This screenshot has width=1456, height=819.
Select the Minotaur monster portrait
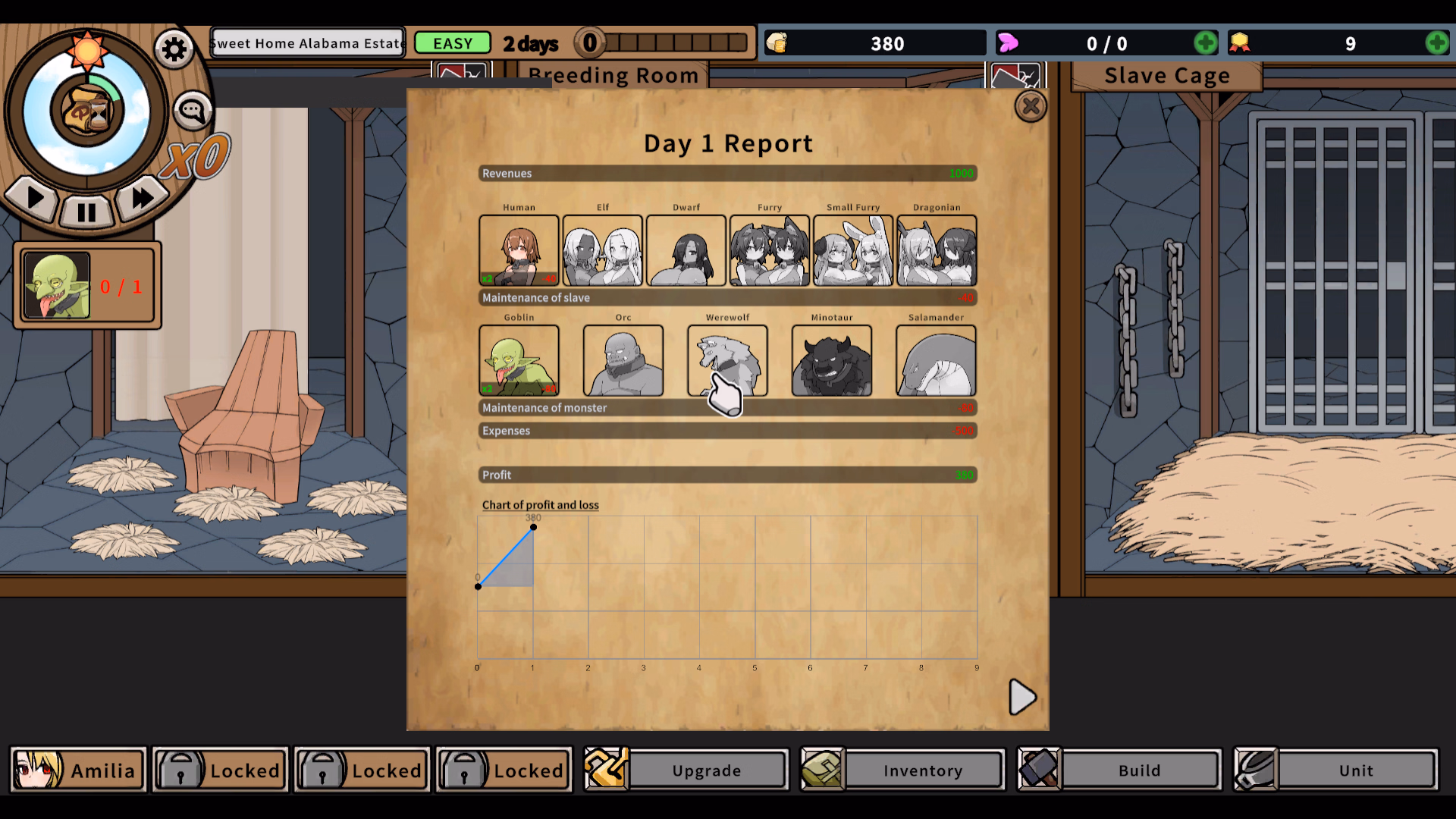832,360
